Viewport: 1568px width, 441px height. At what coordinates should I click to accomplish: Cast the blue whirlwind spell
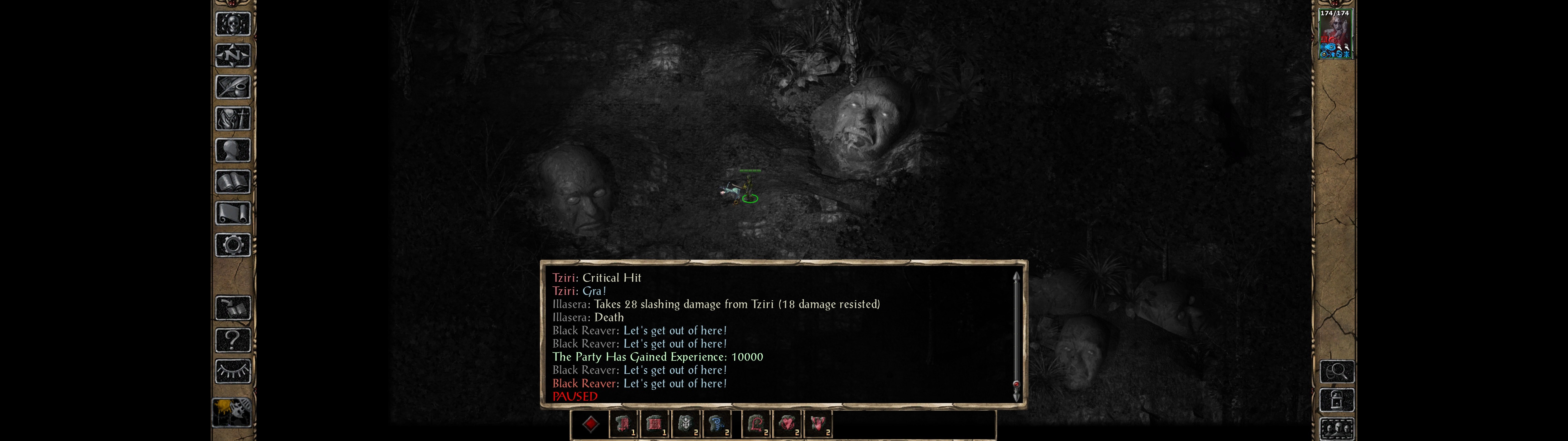(718, 424)
